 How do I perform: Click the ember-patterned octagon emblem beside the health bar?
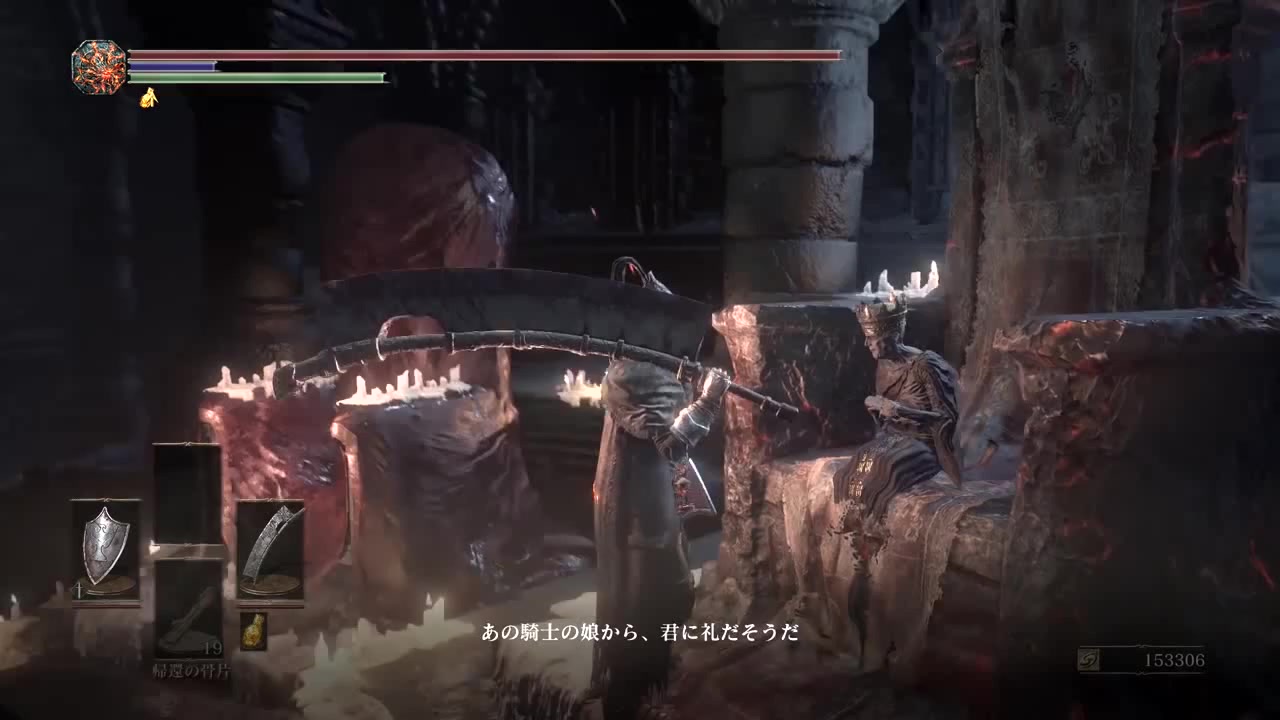[99, 67]
